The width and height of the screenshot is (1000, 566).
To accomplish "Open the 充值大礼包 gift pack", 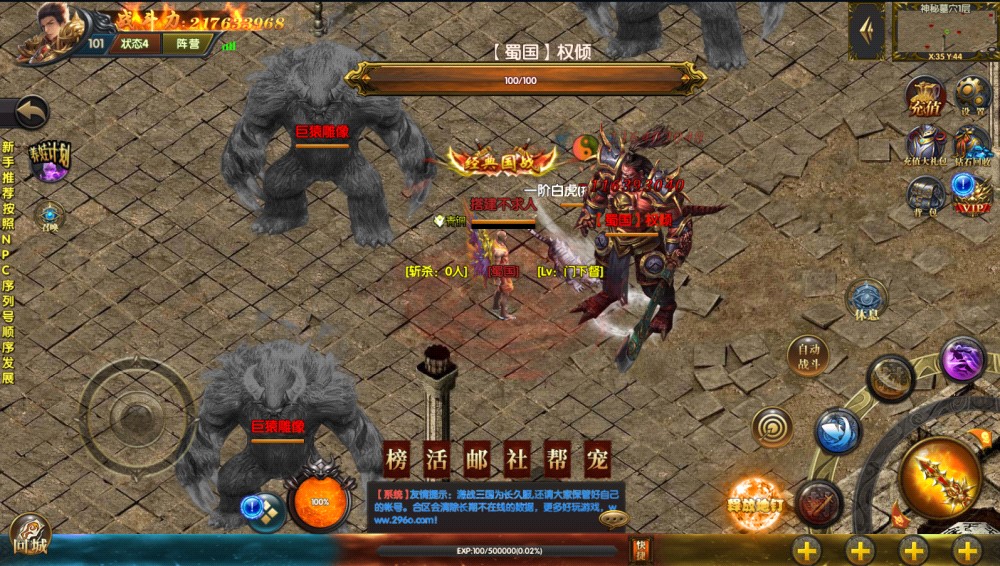I will tap(925, 145).
